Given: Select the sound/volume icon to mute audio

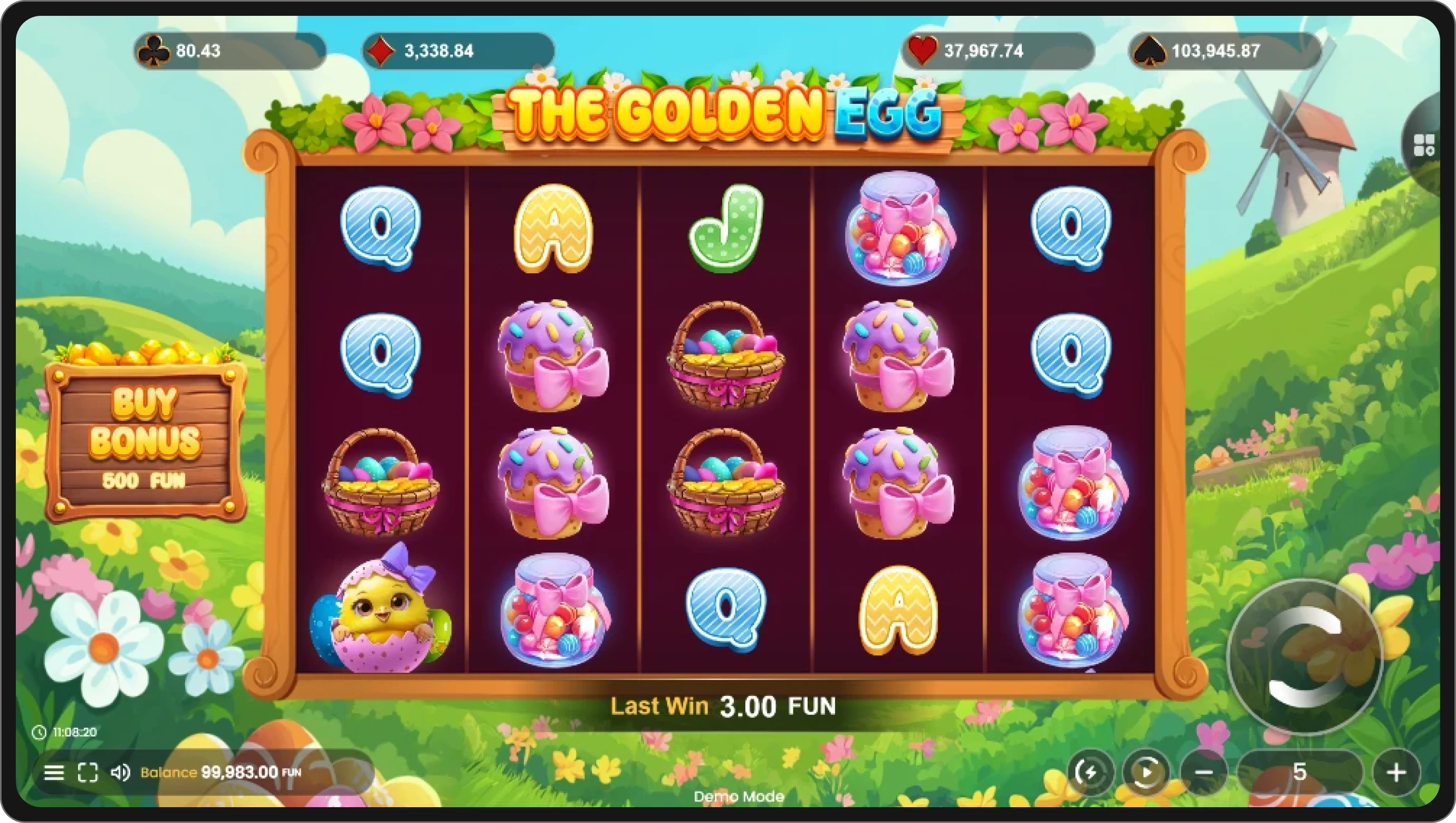Looking at the screenshot, I should click(x=120, y=772).
